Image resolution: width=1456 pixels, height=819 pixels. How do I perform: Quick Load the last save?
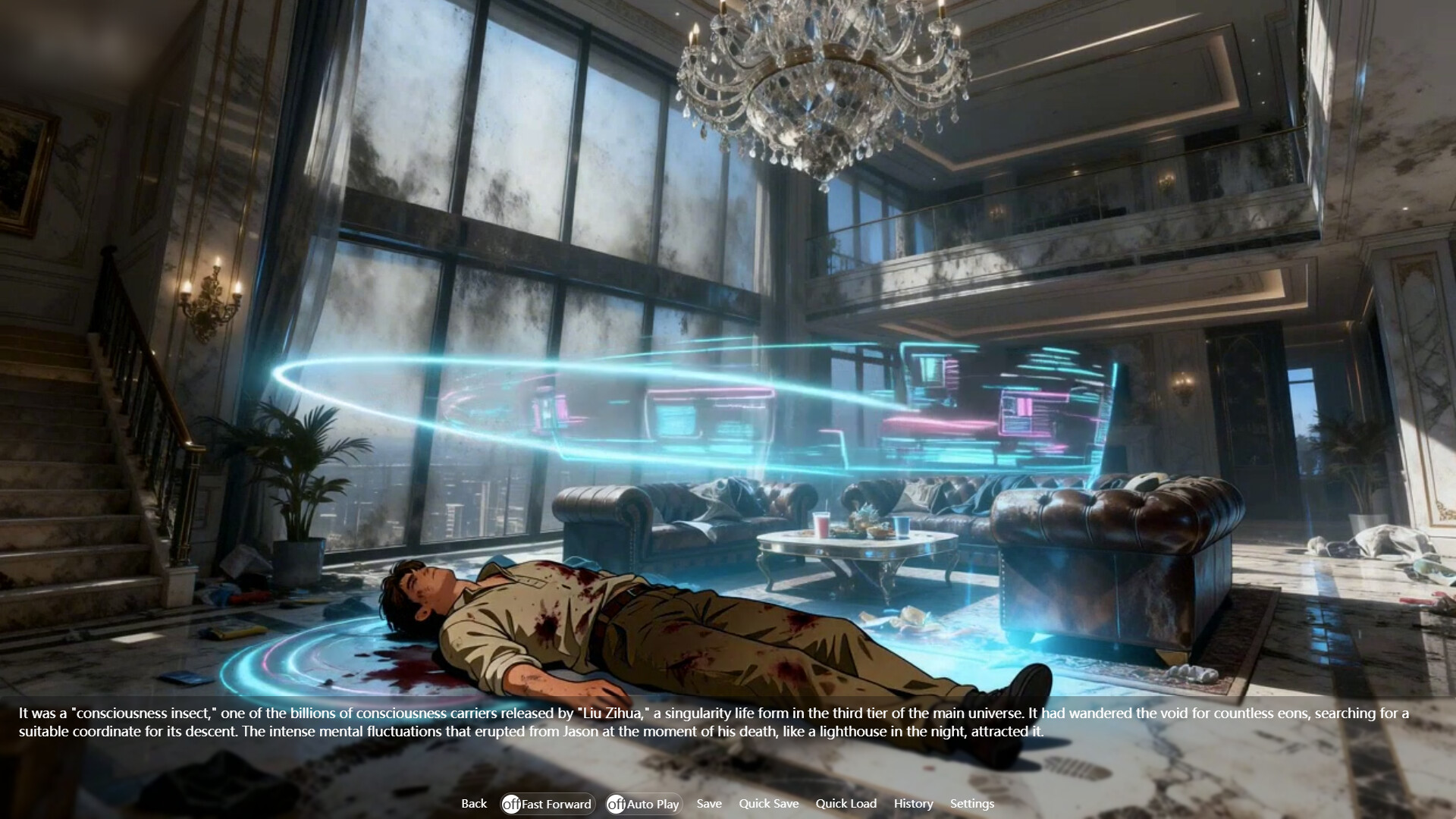coord(846,804)
